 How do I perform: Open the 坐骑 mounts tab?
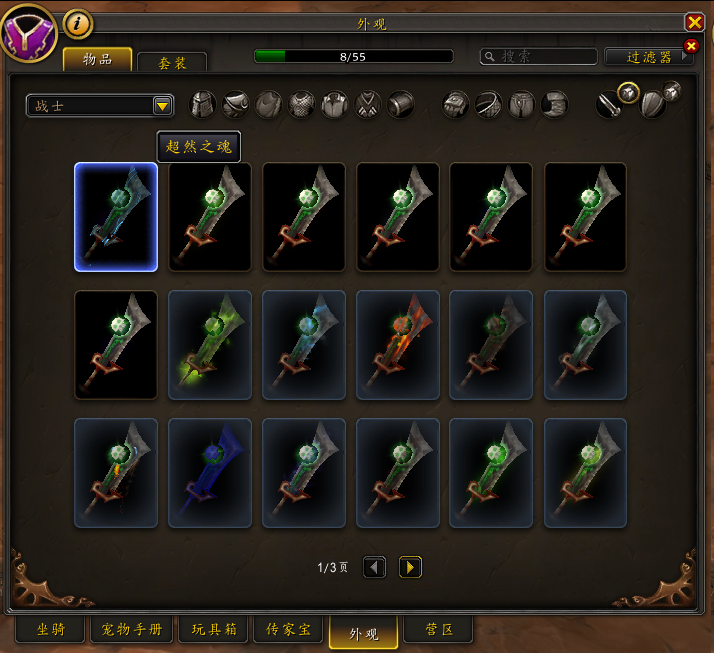50,630
